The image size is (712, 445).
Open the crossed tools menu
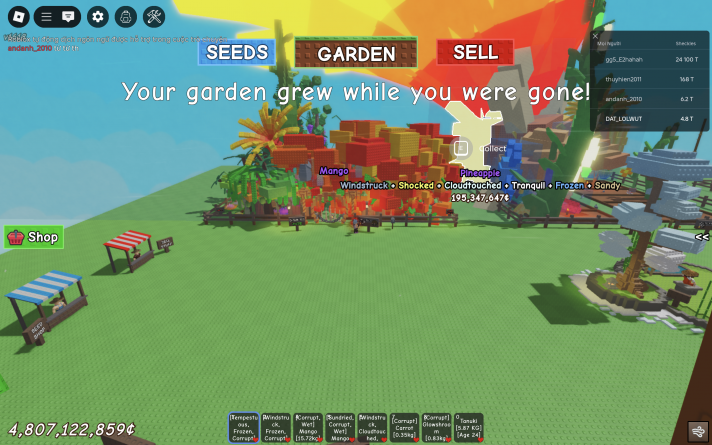[x=154, y=16]
